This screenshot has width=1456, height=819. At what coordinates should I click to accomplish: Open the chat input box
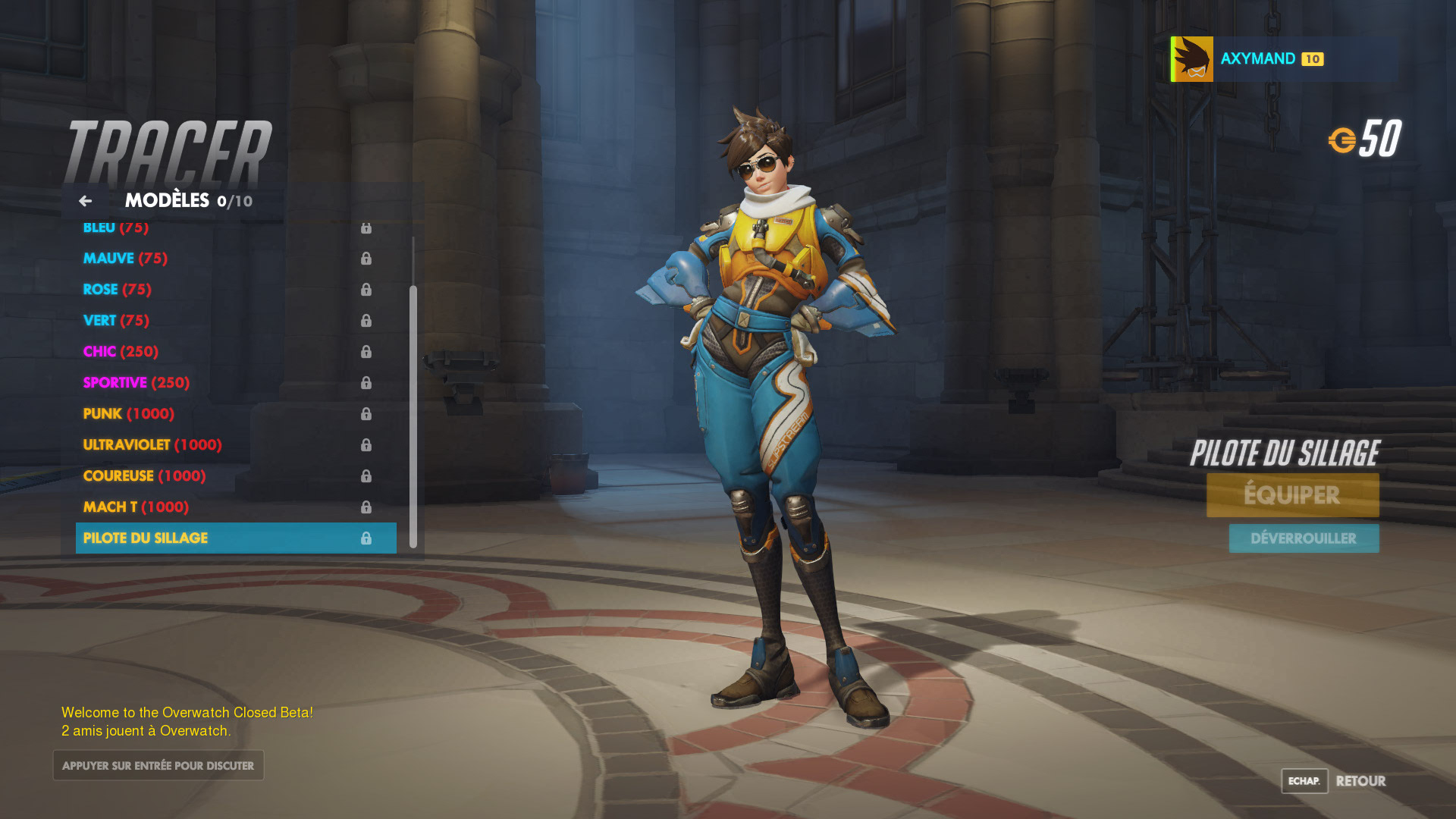tap(158, 766)
